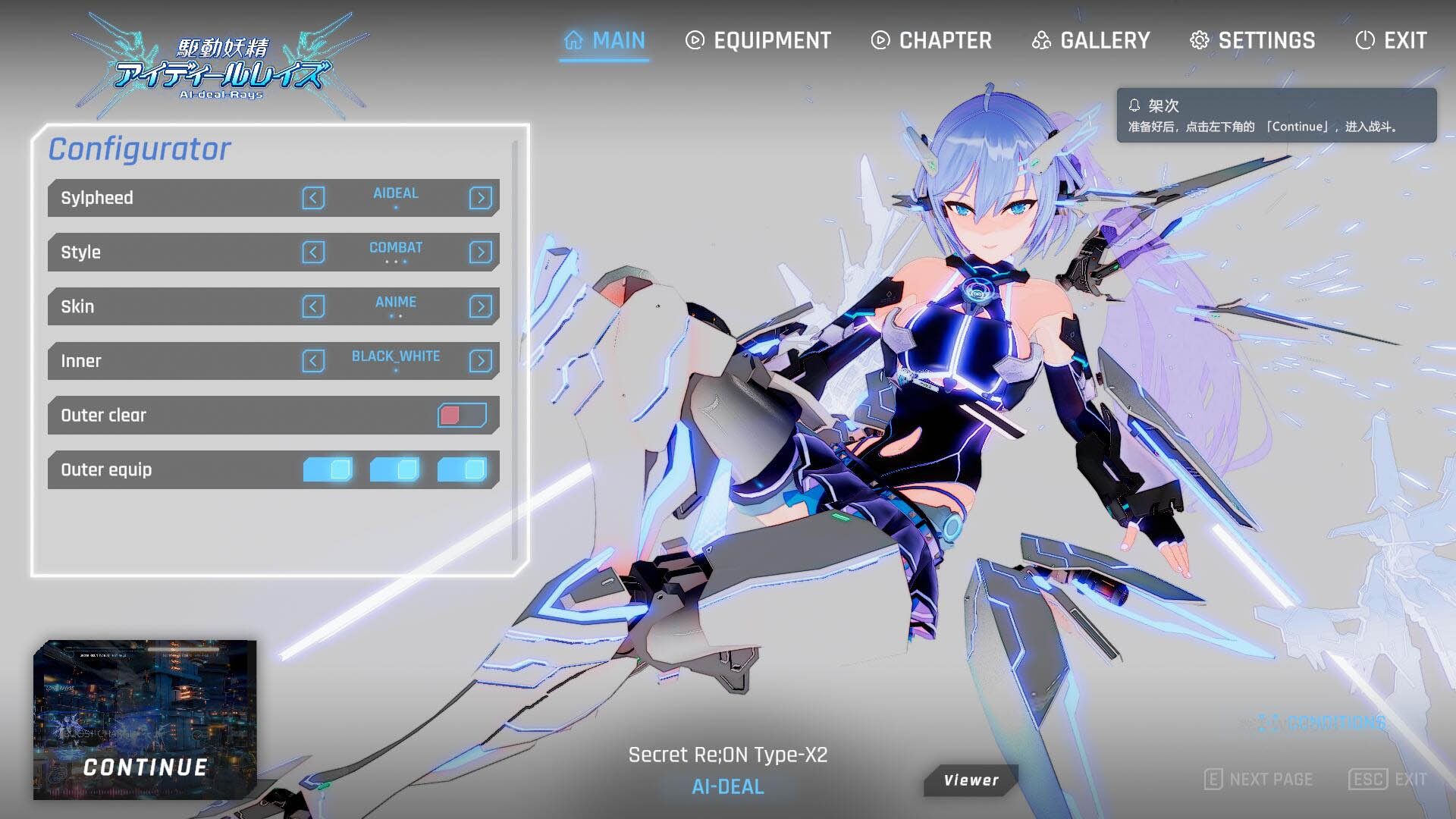
Task: Click the bell icon on the notification popup
Action: click(x=1134, y=105)
